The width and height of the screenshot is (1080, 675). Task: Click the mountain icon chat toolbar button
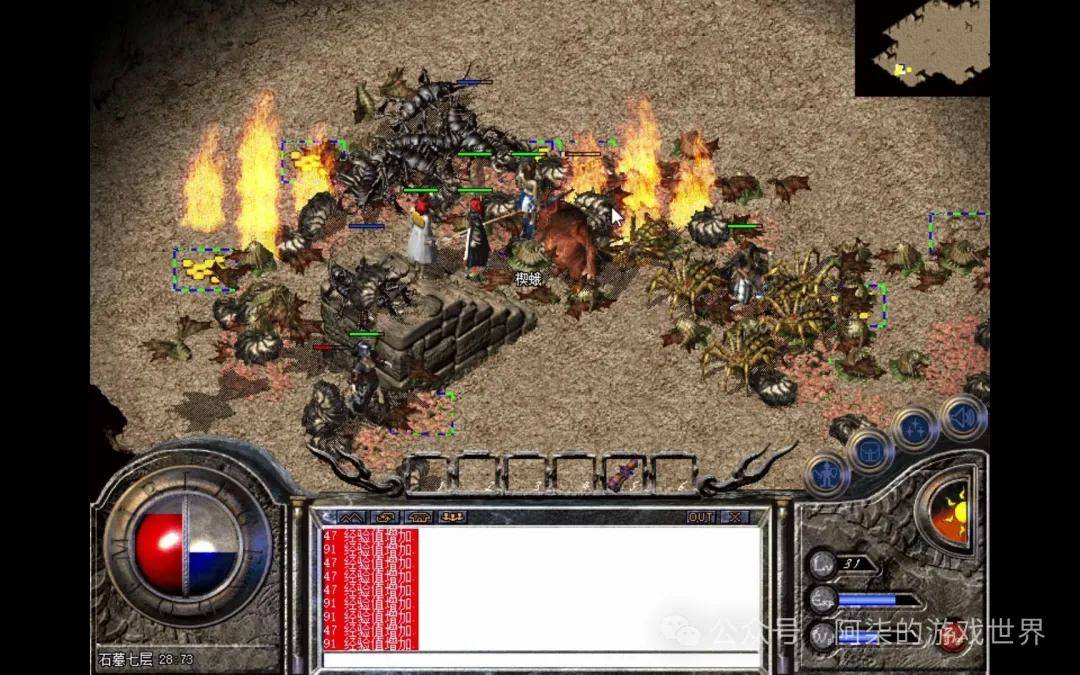[x=352, y=517]
